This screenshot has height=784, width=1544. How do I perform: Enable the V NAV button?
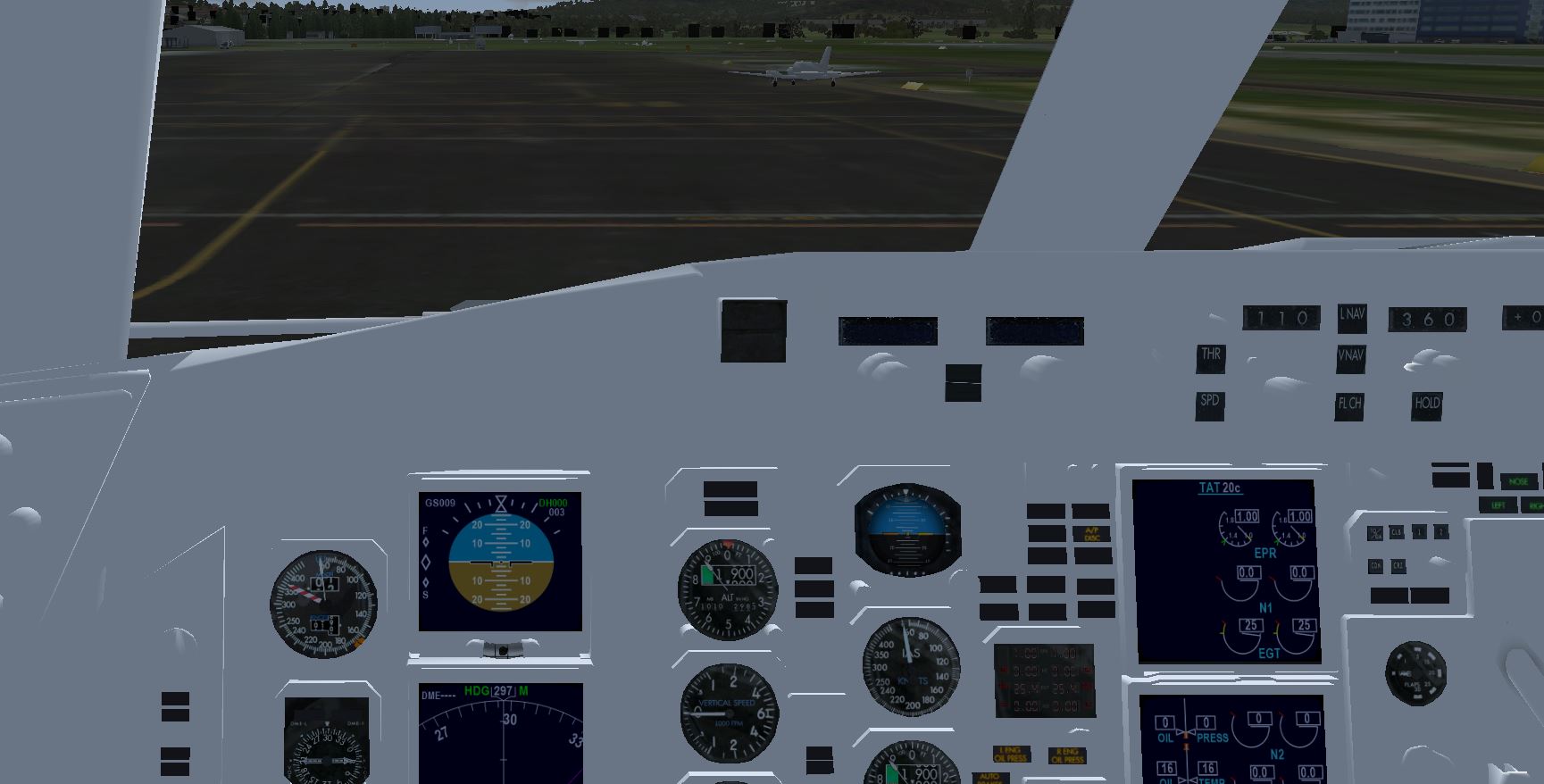(1350, 356)
